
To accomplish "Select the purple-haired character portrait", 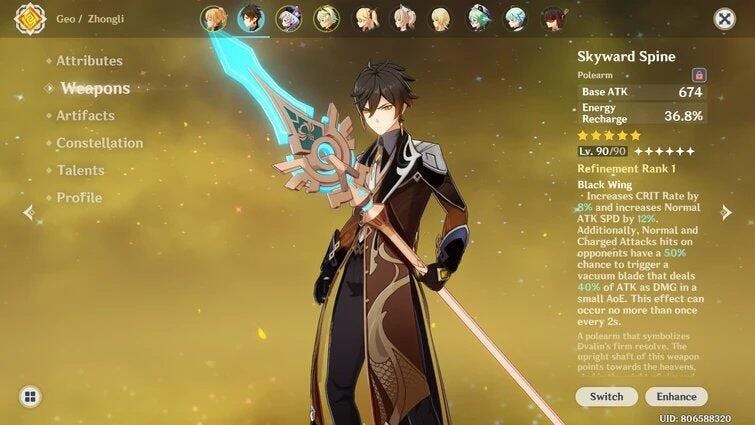I will pos(290,19).
